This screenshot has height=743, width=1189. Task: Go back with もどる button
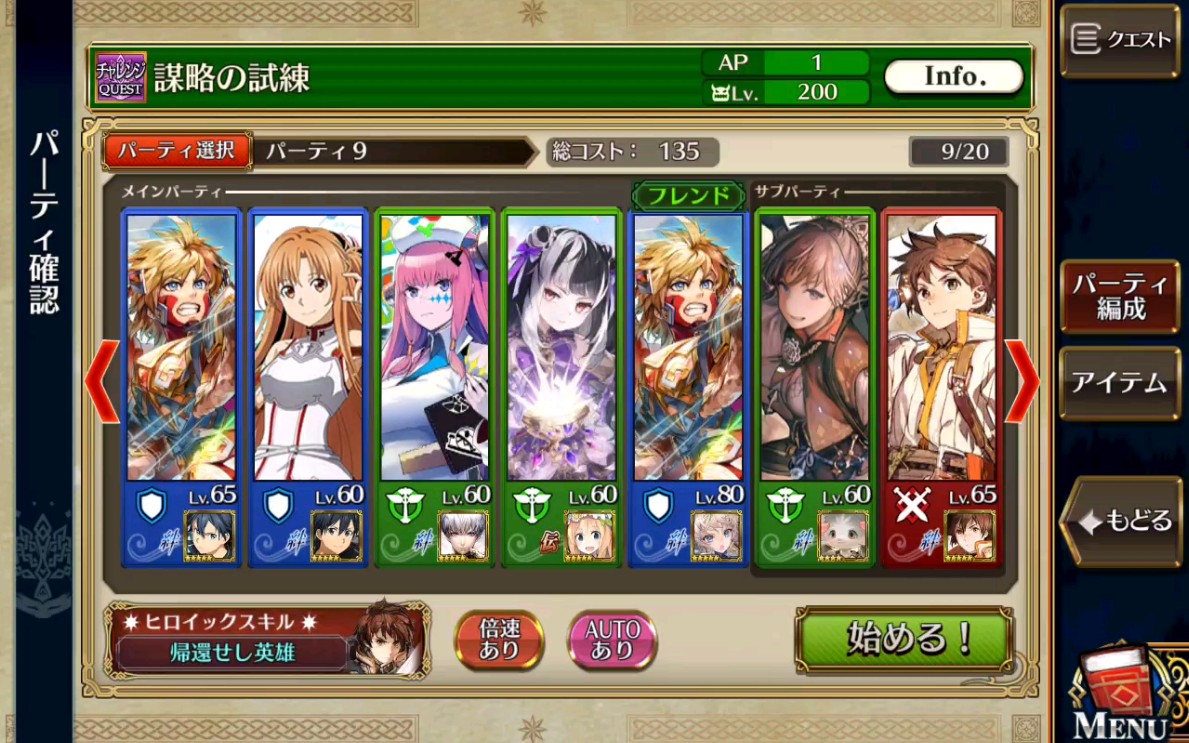[1124, 520]
